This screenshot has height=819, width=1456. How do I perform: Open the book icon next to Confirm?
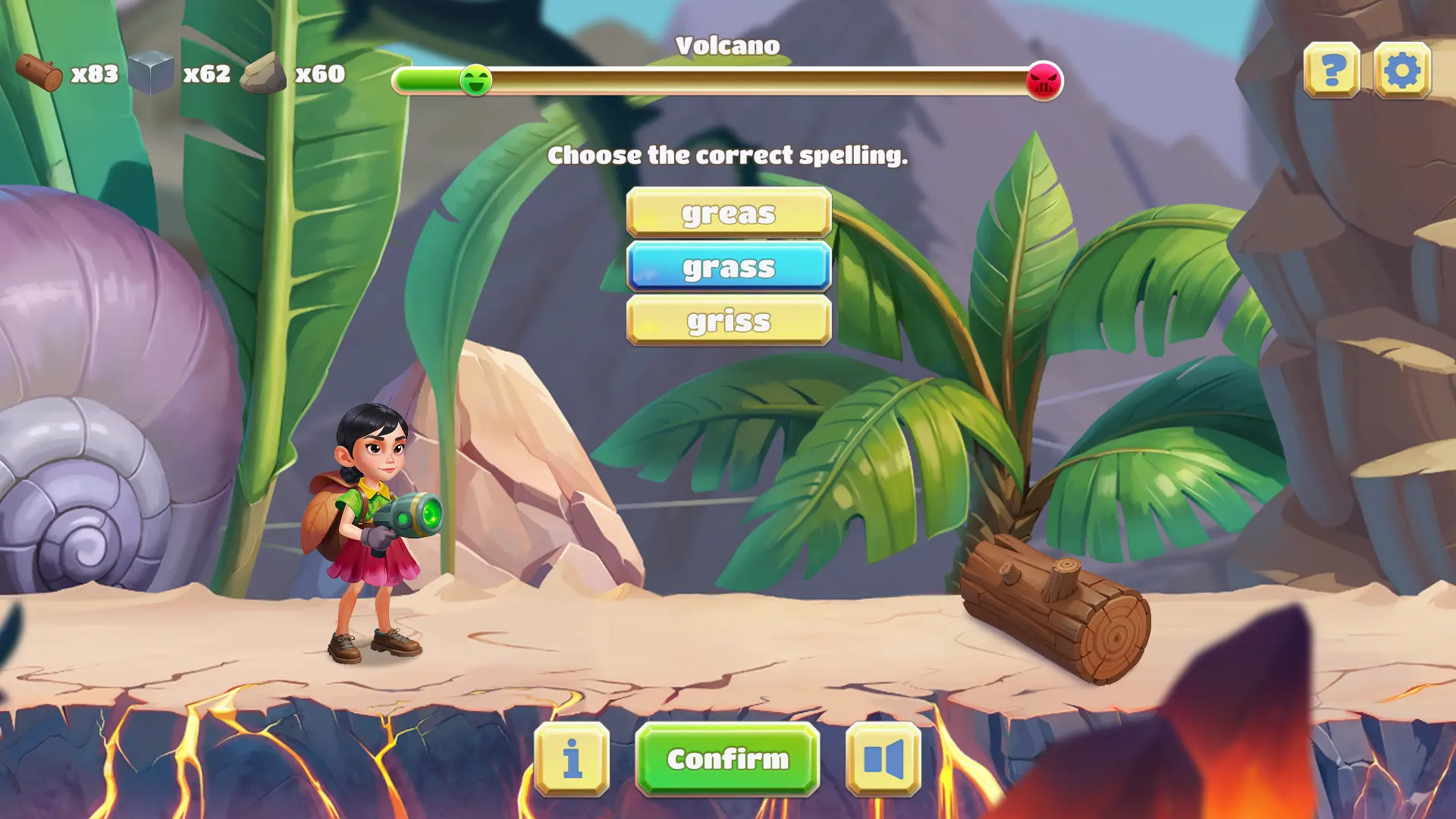(x=883, y=759)
